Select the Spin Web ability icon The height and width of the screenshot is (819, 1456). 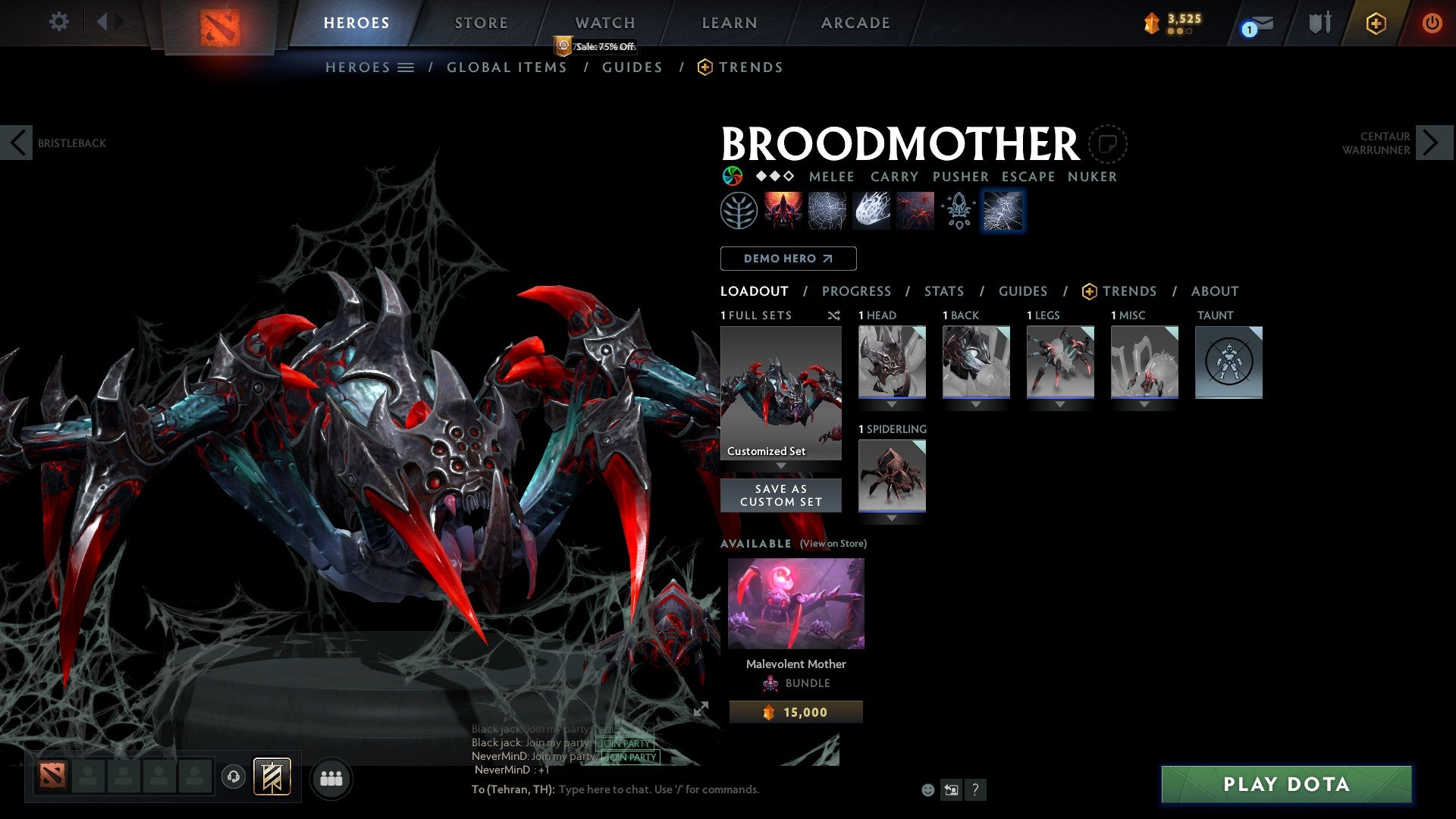(x=827, y=210)
